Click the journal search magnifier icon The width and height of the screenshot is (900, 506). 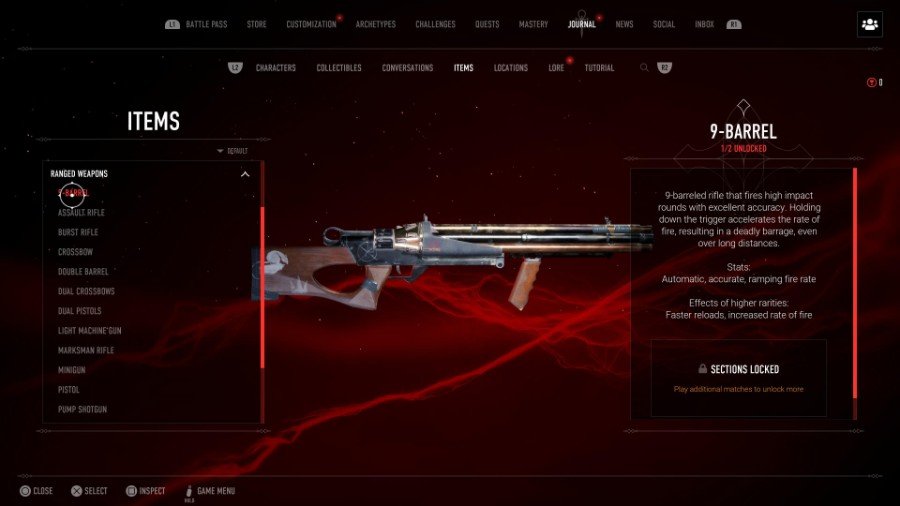pos(645,68)
